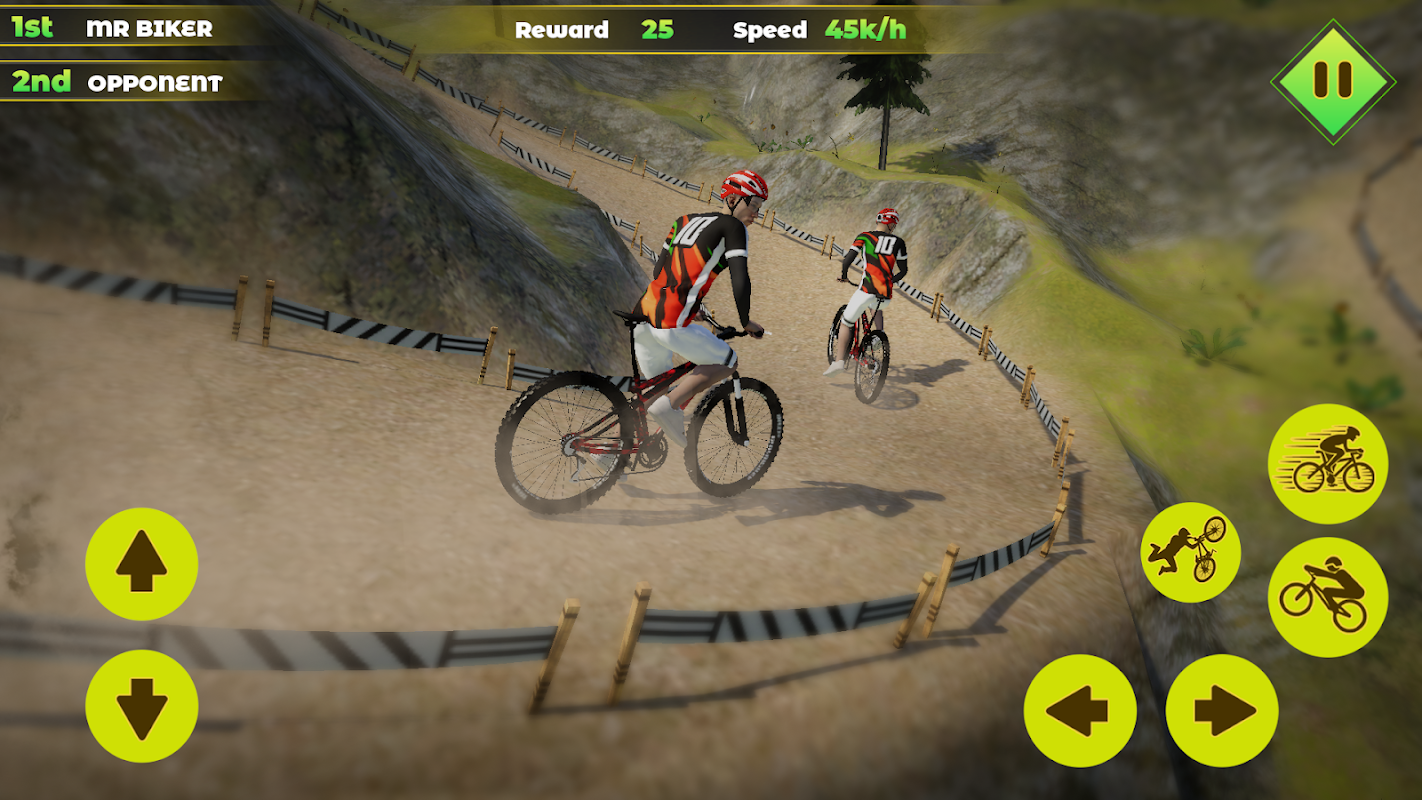
Task: Tap the up arrow accelerate button
Action: click(141, 564)
